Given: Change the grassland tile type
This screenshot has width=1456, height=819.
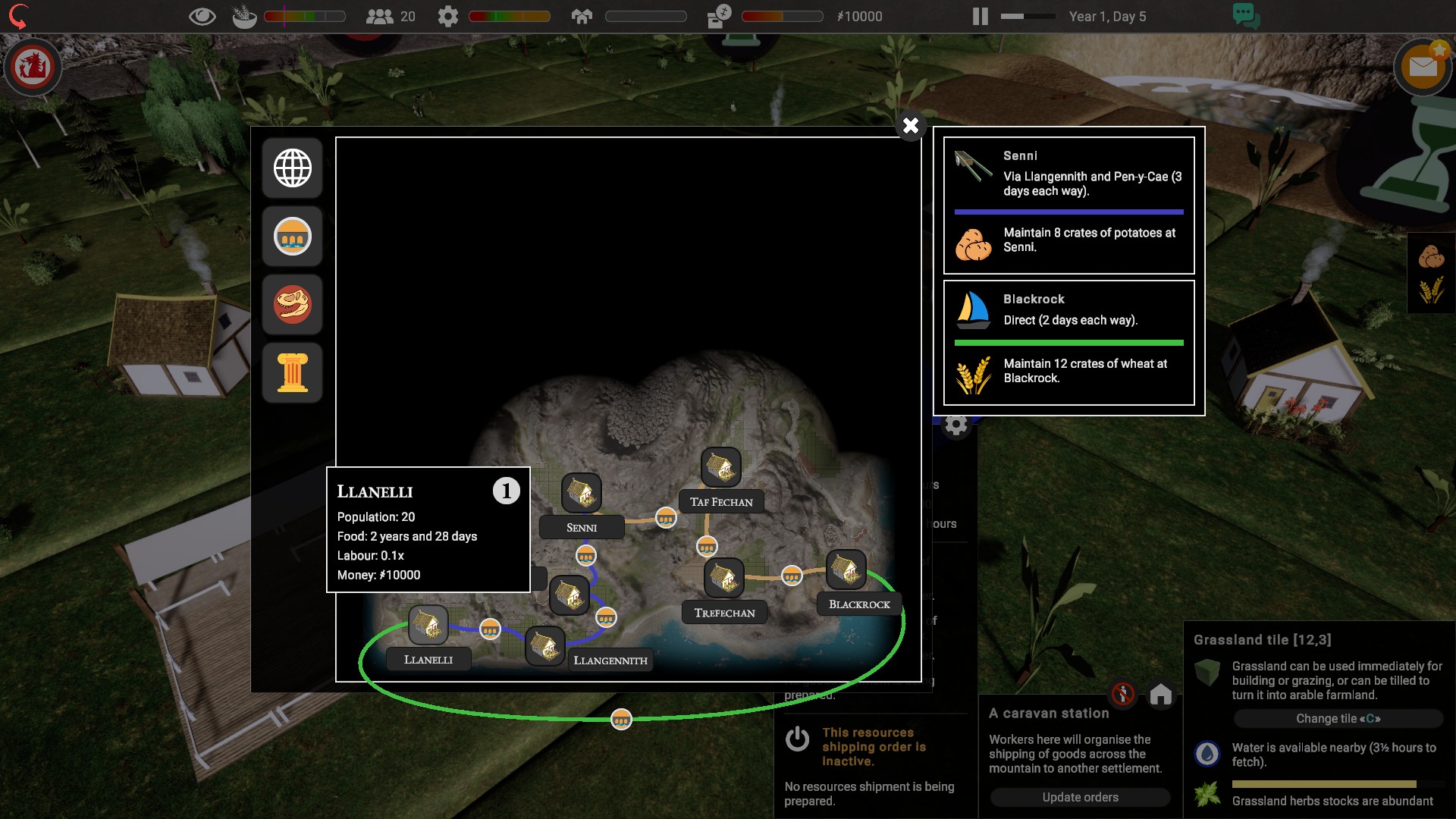Looking at the screenshot, I should pos(1338,718).
